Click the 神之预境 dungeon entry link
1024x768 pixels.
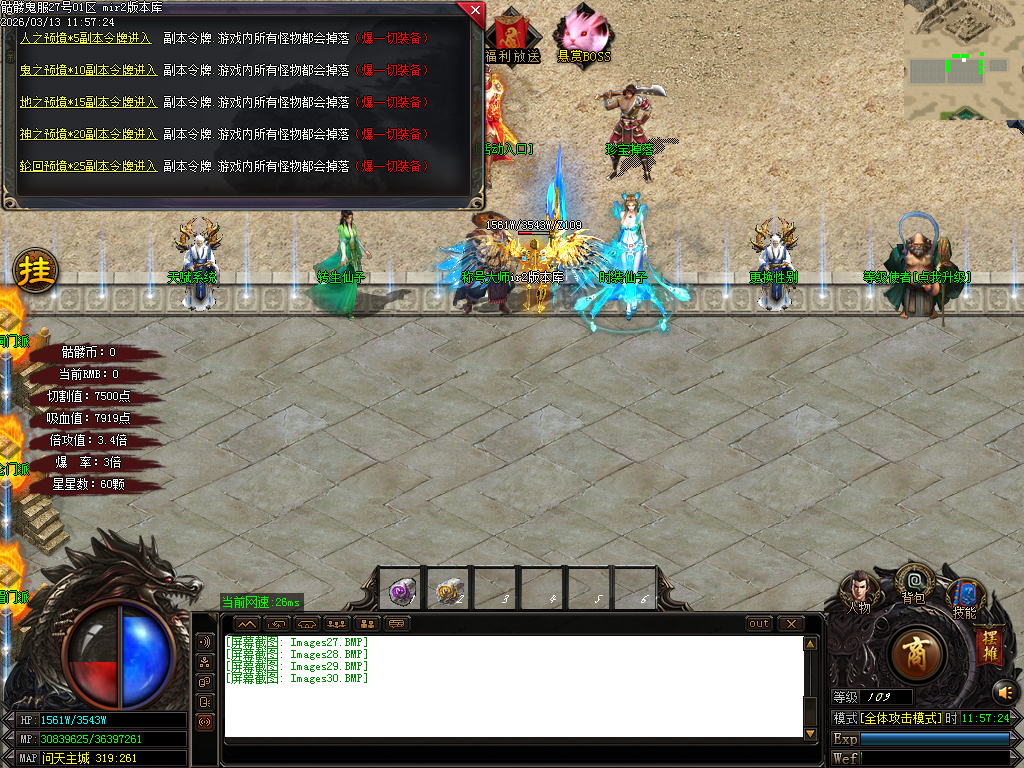pyautogui.click(x=88, y=134)
